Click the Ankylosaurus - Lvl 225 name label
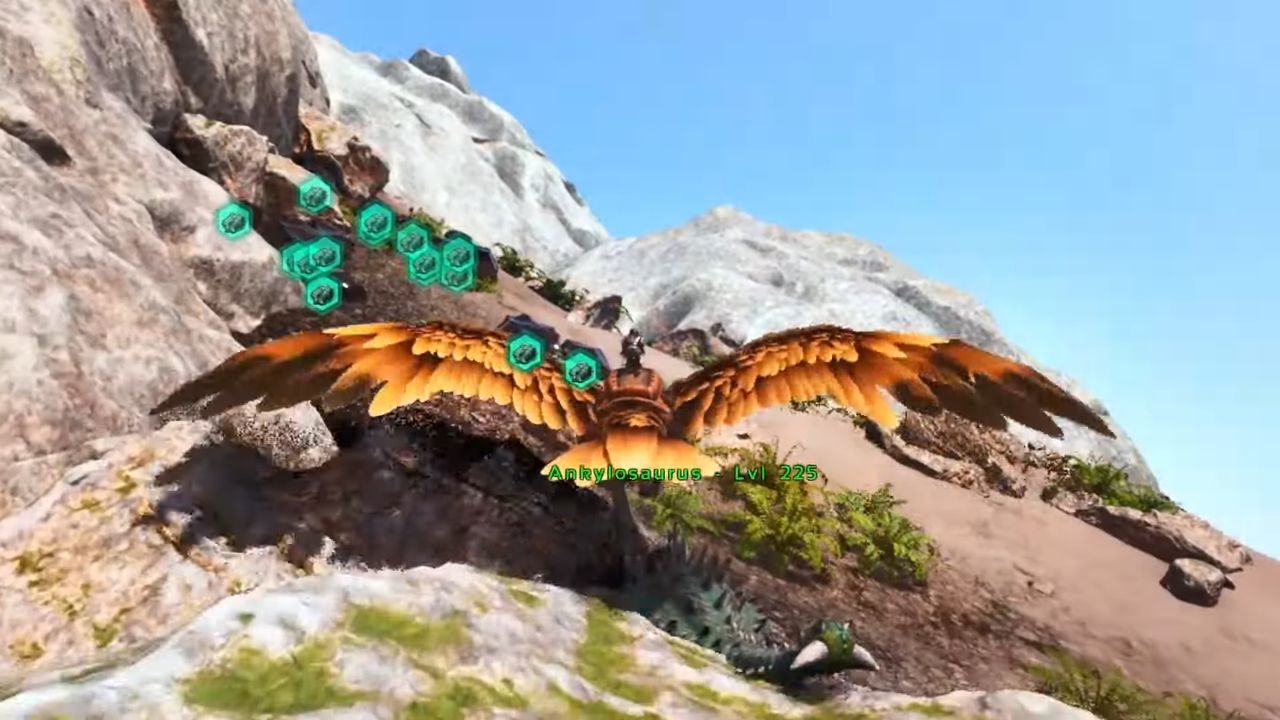Image resolution: width=1280 pixels, height=720 pixels. 681,472
